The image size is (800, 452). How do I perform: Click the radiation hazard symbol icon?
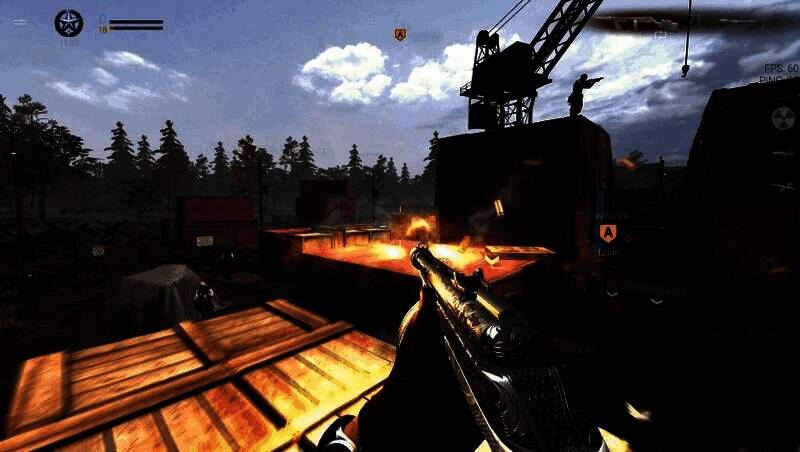pyautogui.click(x=783, y=117)
